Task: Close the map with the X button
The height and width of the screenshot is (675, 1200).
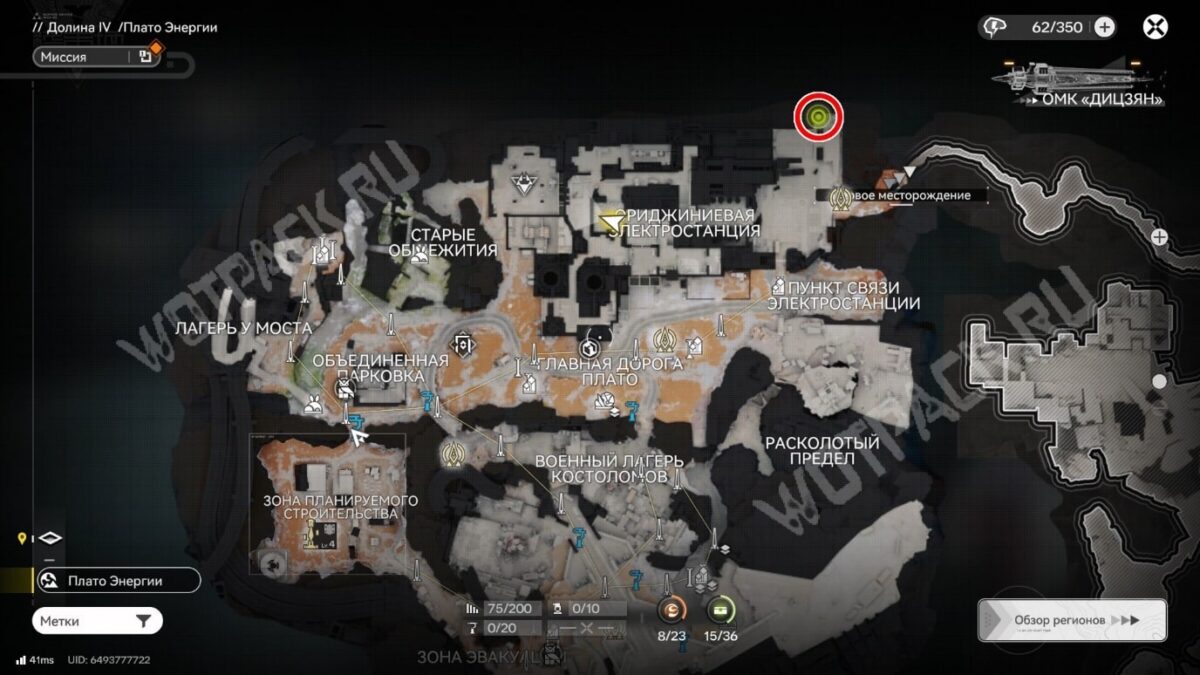Action: click(1155, 27)
